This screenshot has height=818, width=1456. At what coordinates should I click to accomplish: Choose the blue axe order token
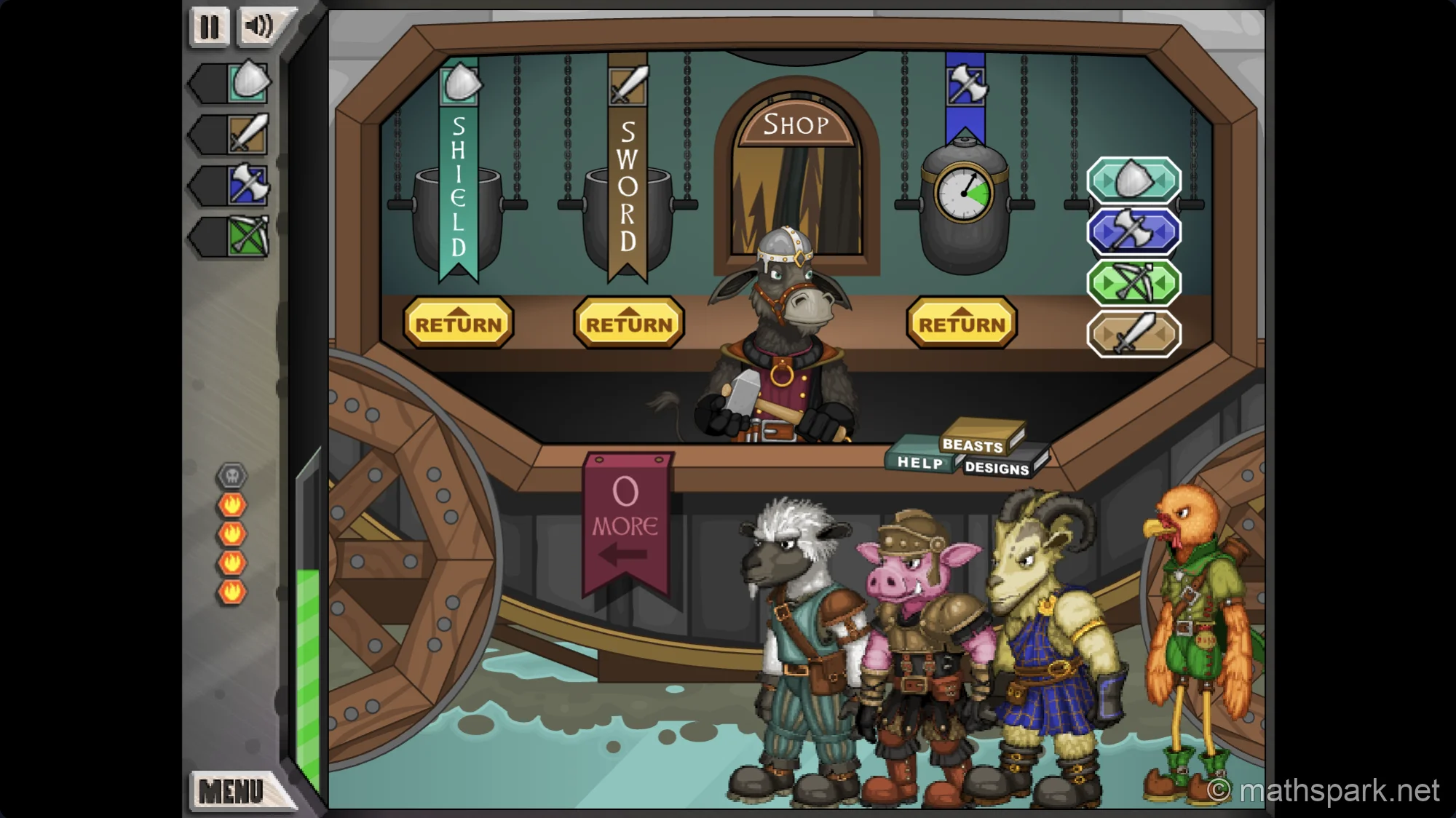(x=1133, y=229)
